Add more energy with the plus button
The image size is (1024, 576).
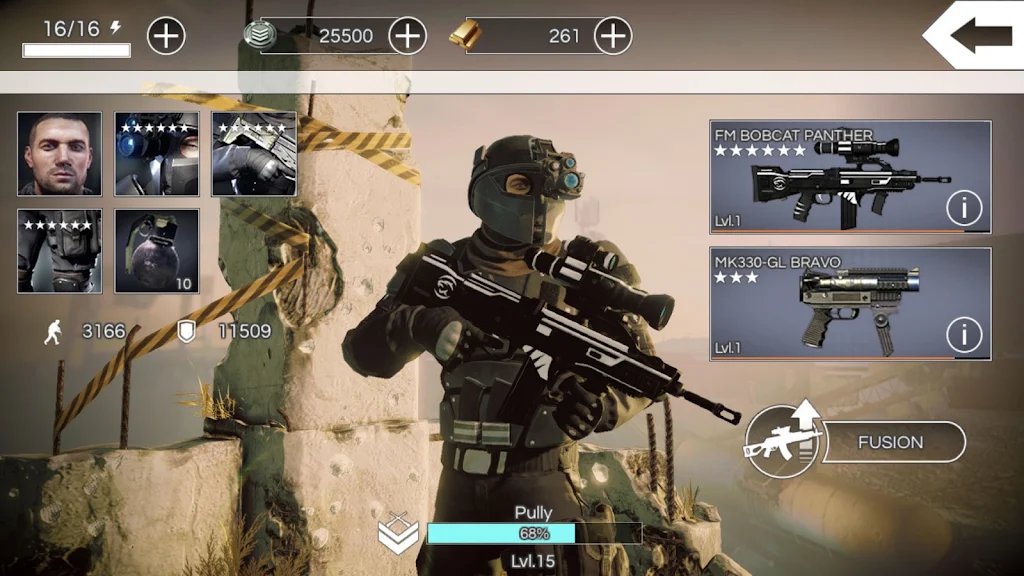pos(166,36)
